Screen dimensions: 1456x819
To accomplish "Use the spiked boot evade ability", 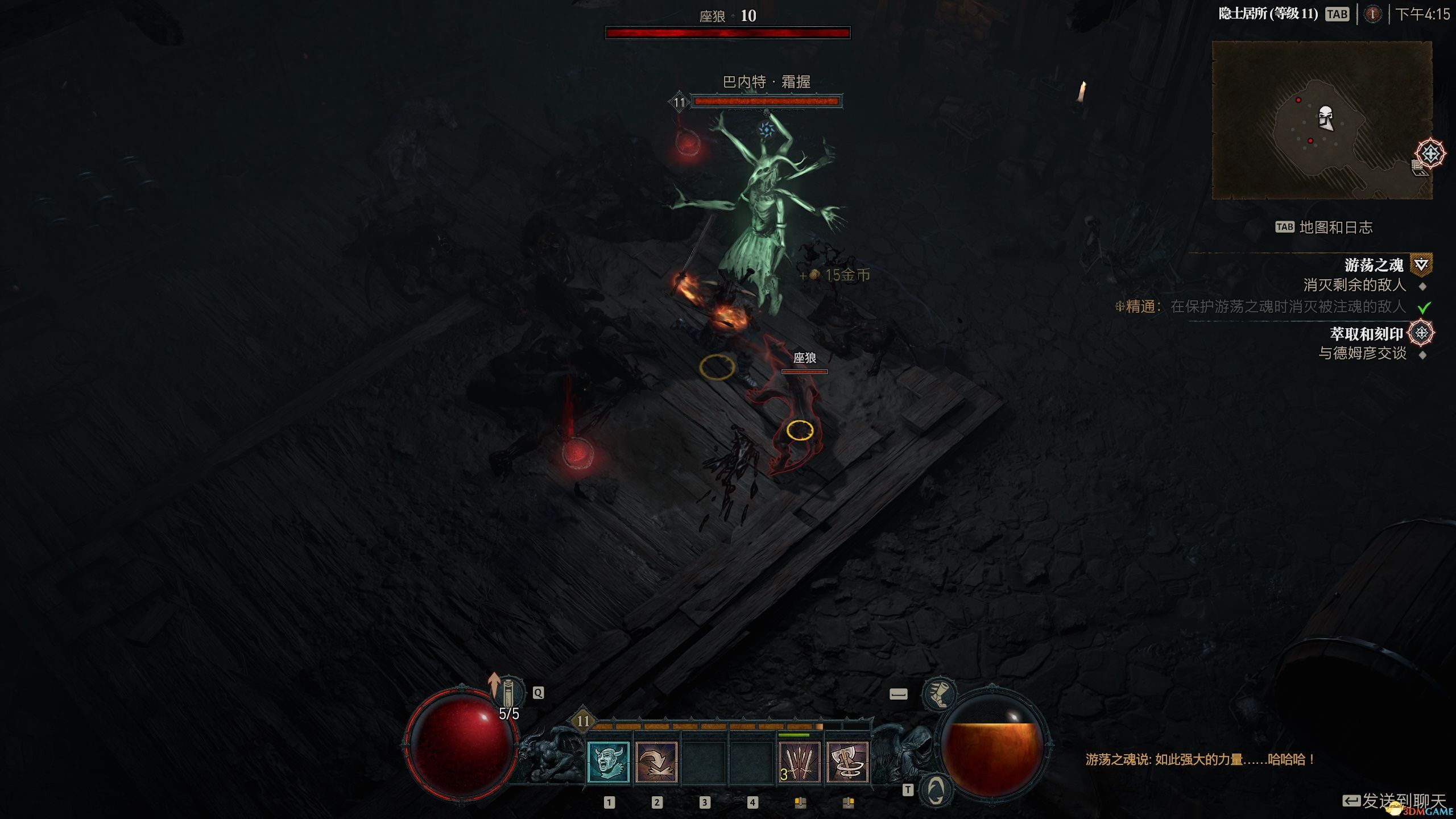I will click(939, 694).
